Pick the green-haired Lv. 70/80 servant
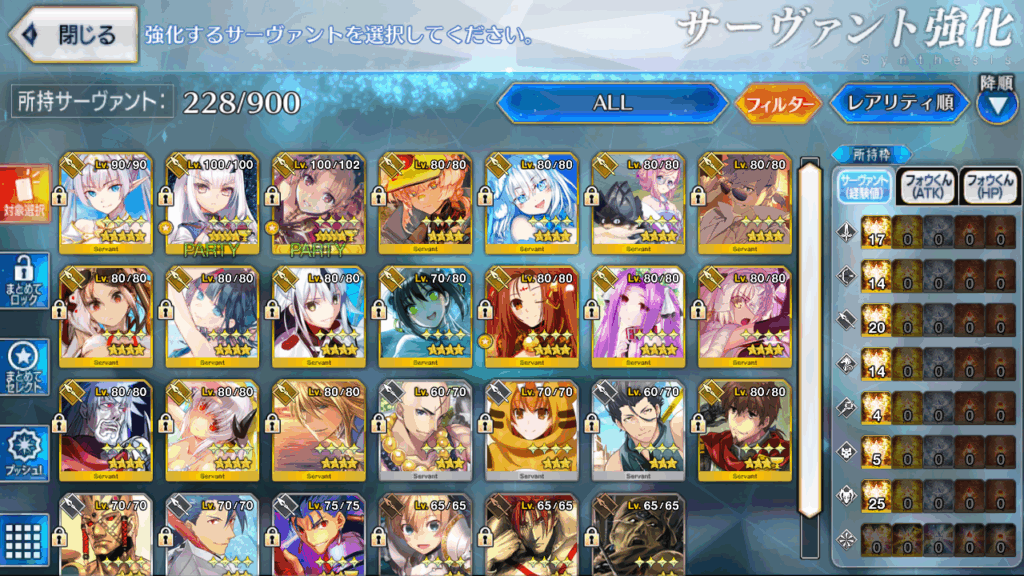Image resolution: width=1024 pixels, height=576 pixels. coord(425,315)
